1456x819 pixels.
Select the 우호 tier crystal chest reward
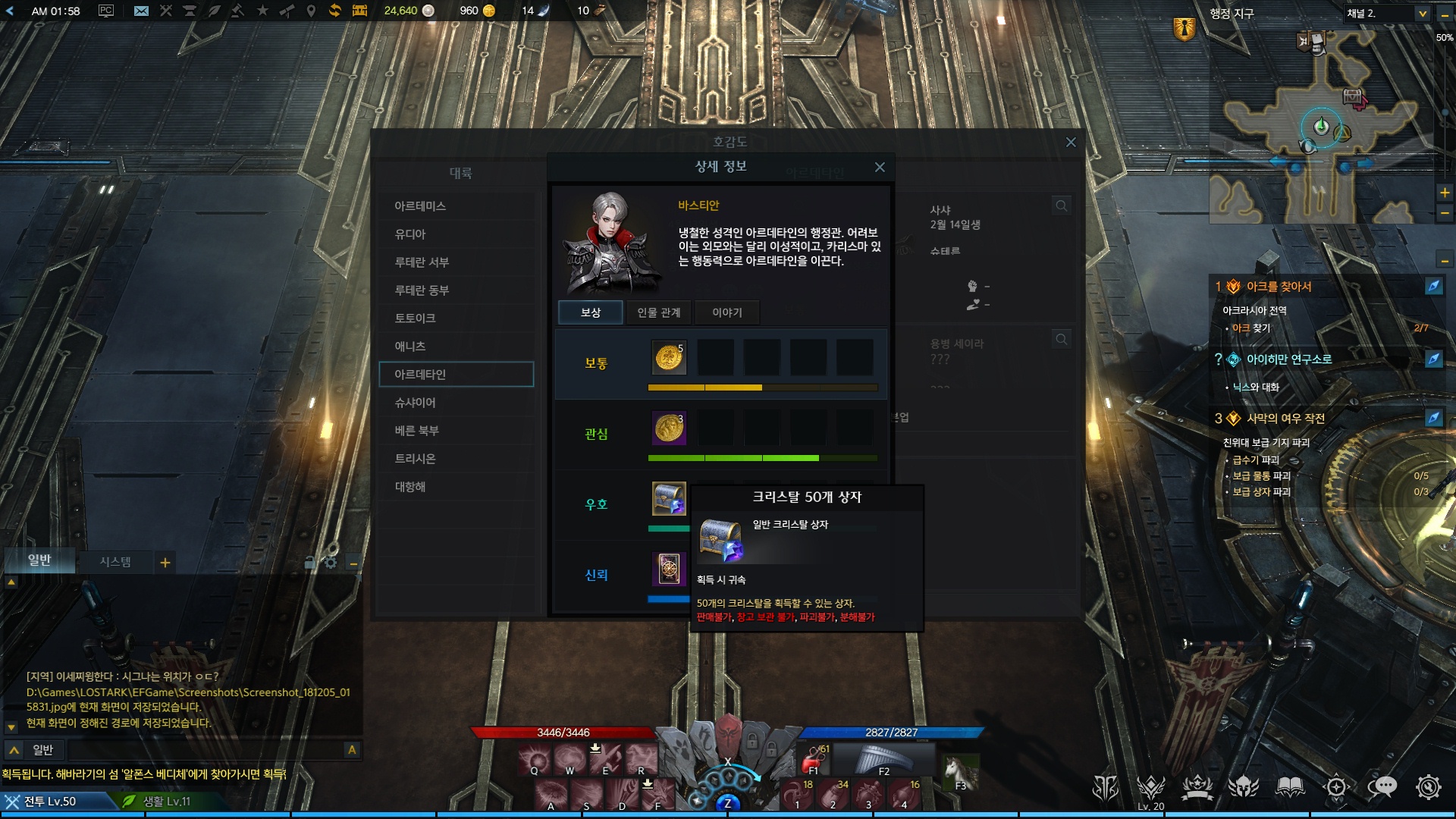[669, 499]
